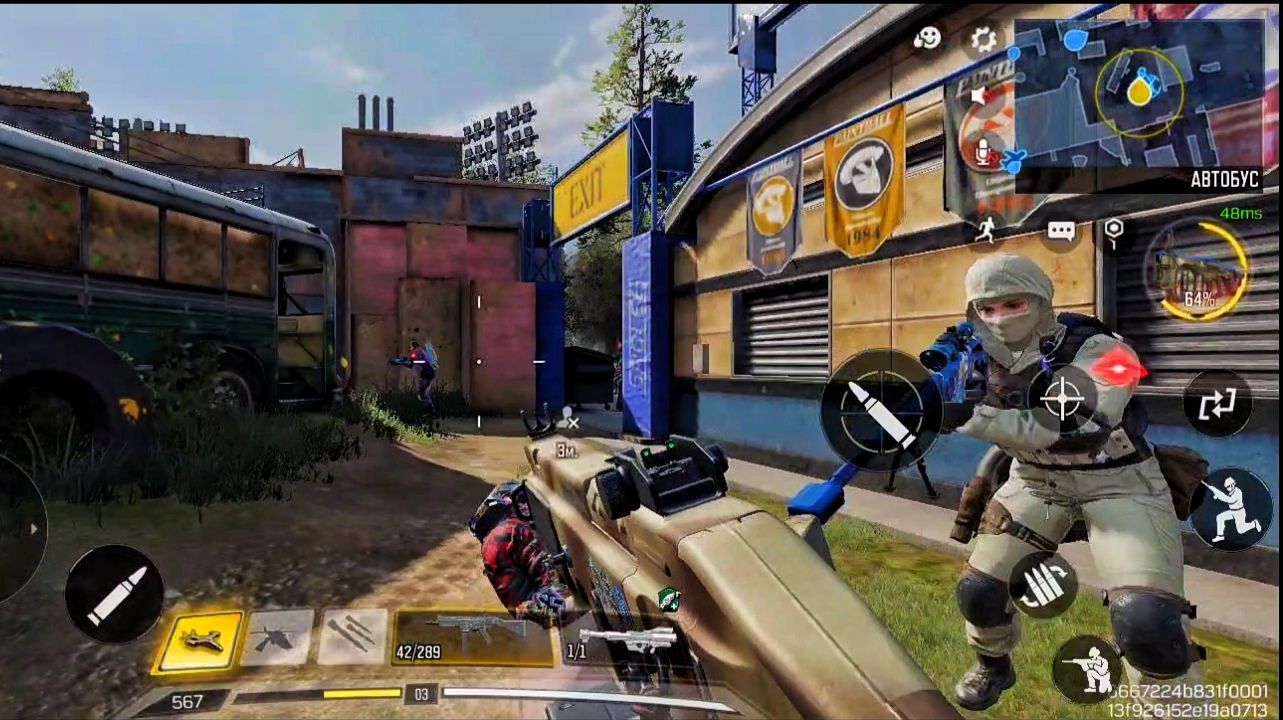Tap the swap arrows button
1283x720 pixels.
pyautogui.click(x=1217, y=403)
